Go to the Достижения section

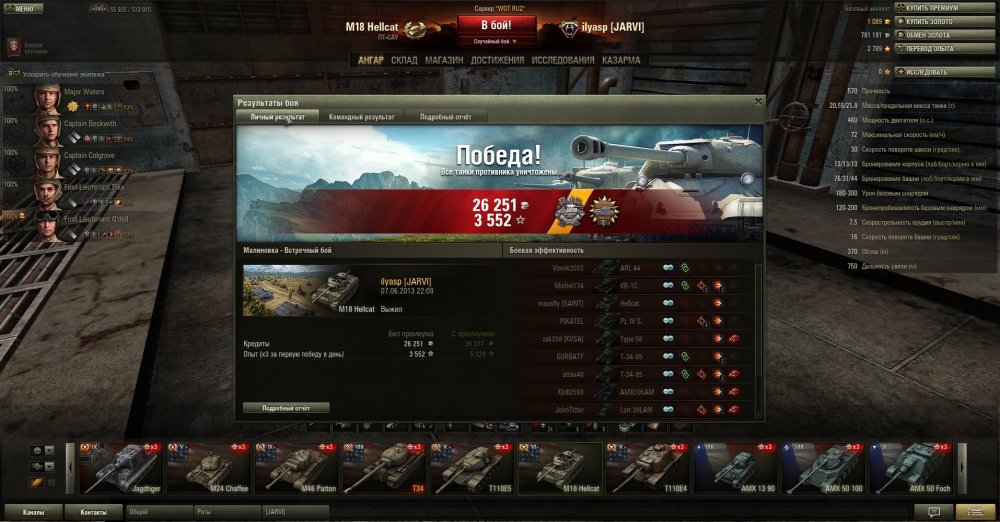coord(497,60)
